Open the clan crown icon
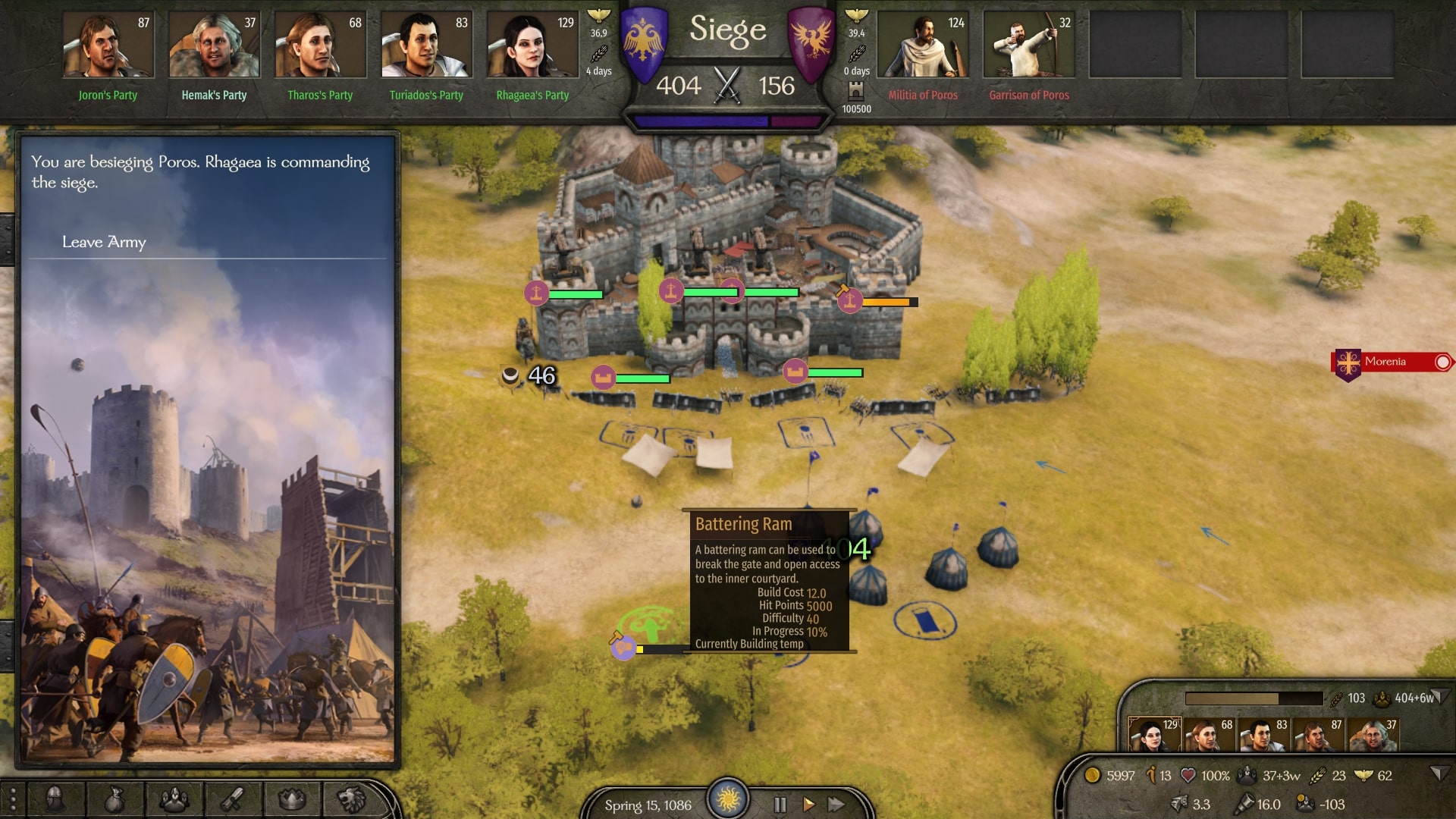 292,799
